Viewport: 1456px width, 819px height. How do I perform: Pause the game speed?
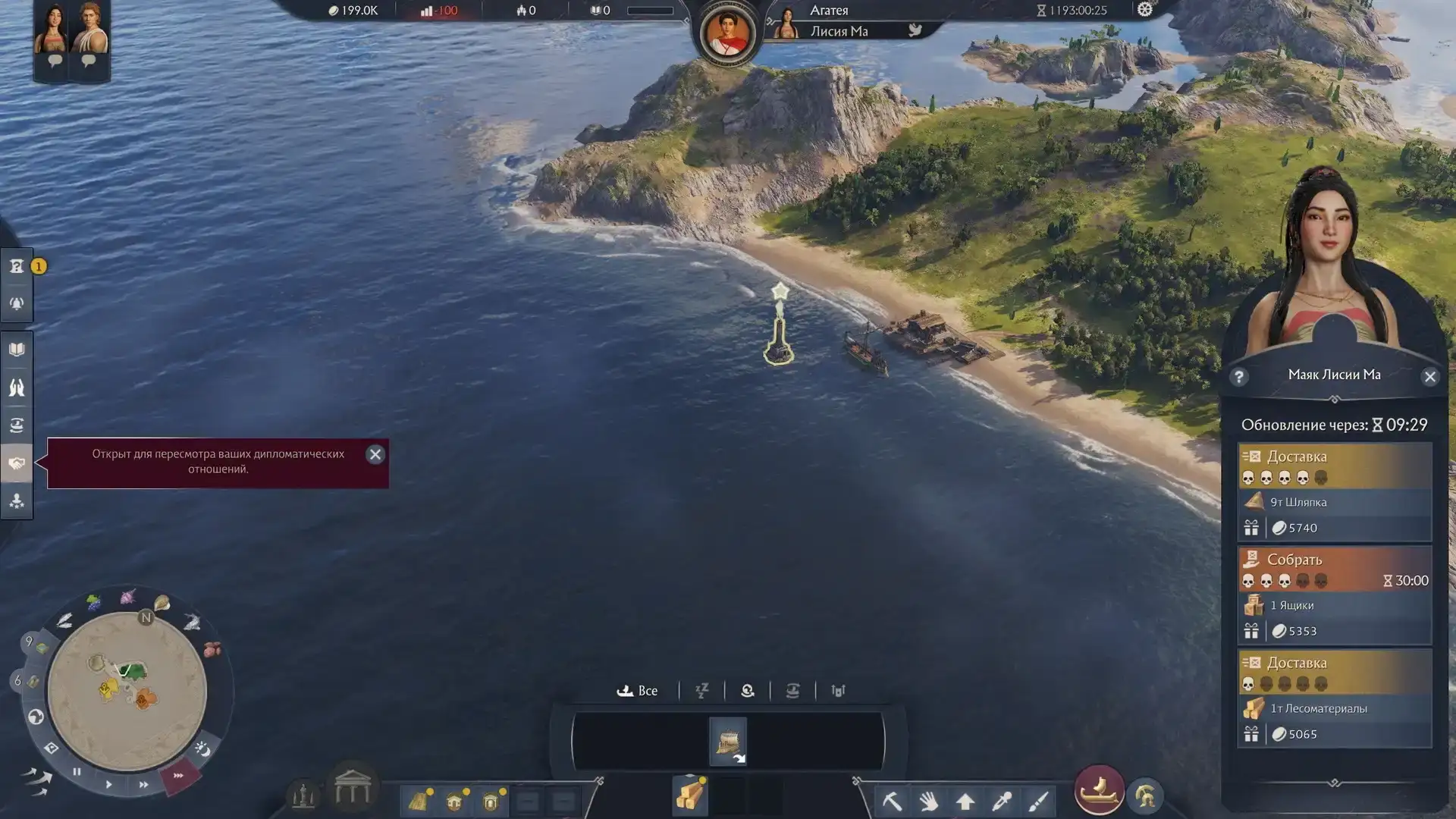click(77, 772)
